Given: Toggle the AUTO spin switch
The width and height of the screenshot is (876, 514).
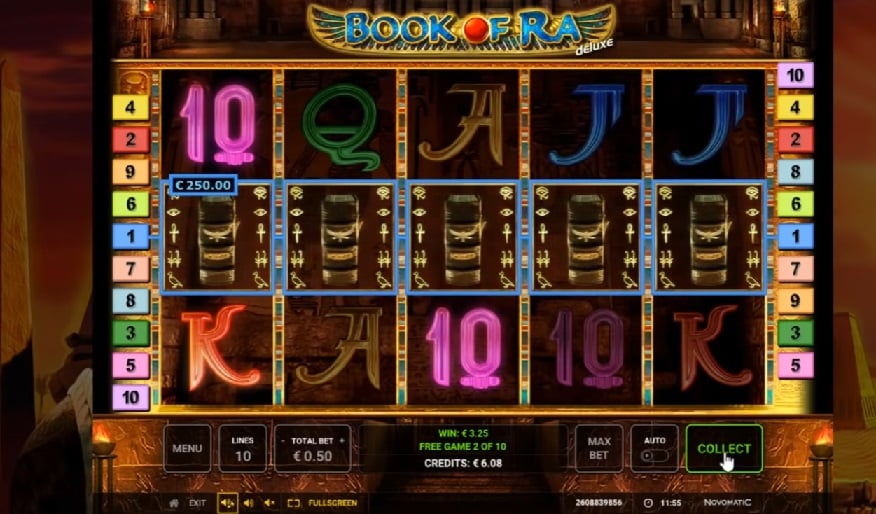Looking at the screenshot, I should pos(654,455).
